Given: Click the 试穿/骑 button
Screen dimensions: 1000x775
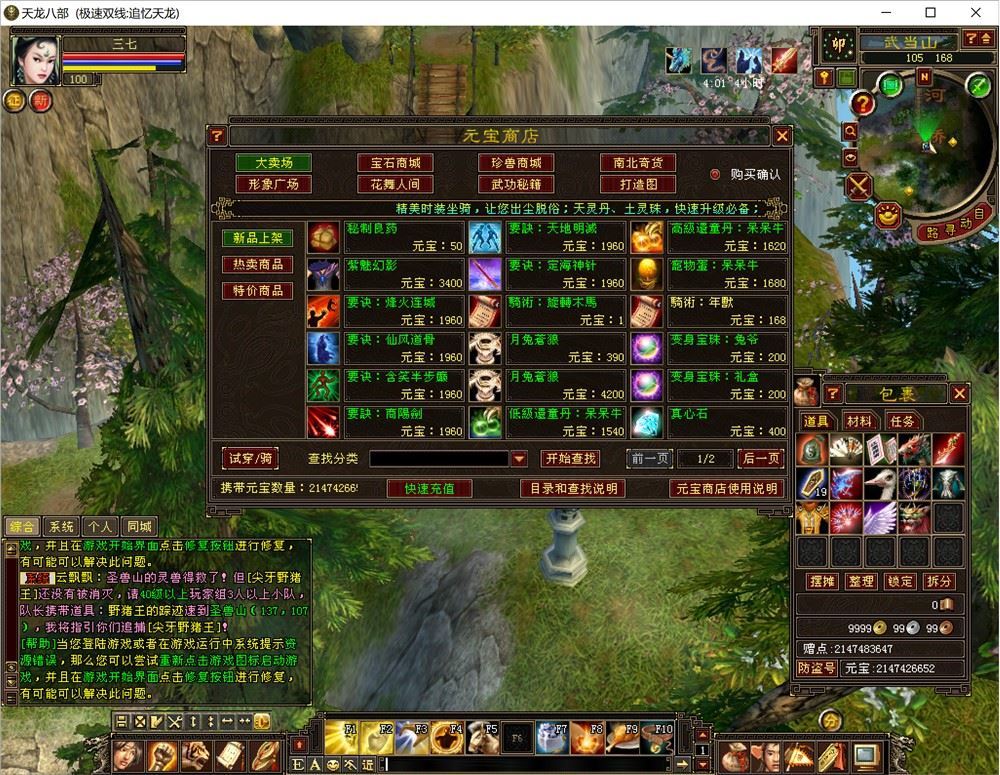Looking at the screenshot, I should 249,458.
